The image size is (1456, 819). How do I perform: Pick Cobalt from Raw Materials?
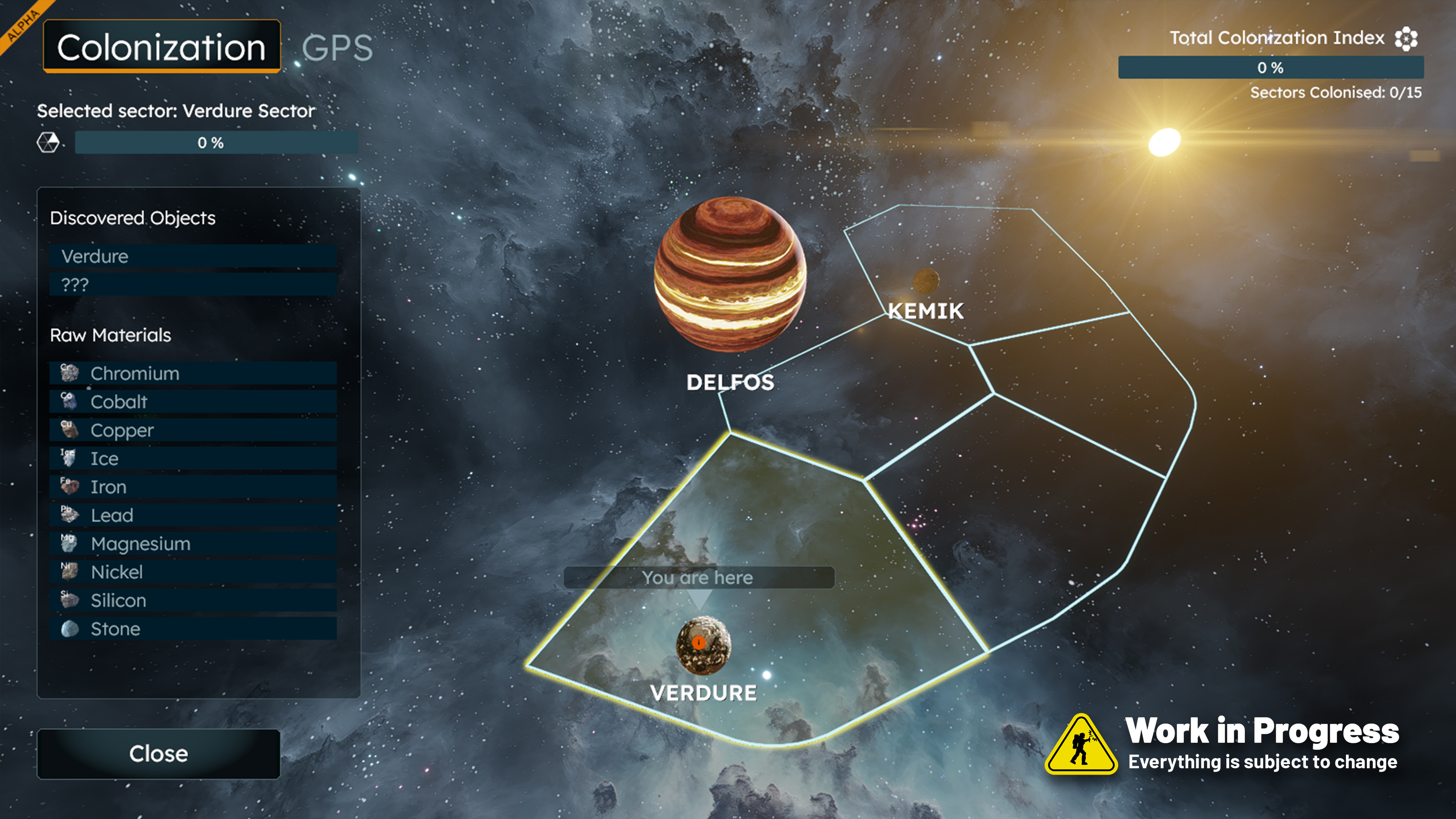coord(193,402)
